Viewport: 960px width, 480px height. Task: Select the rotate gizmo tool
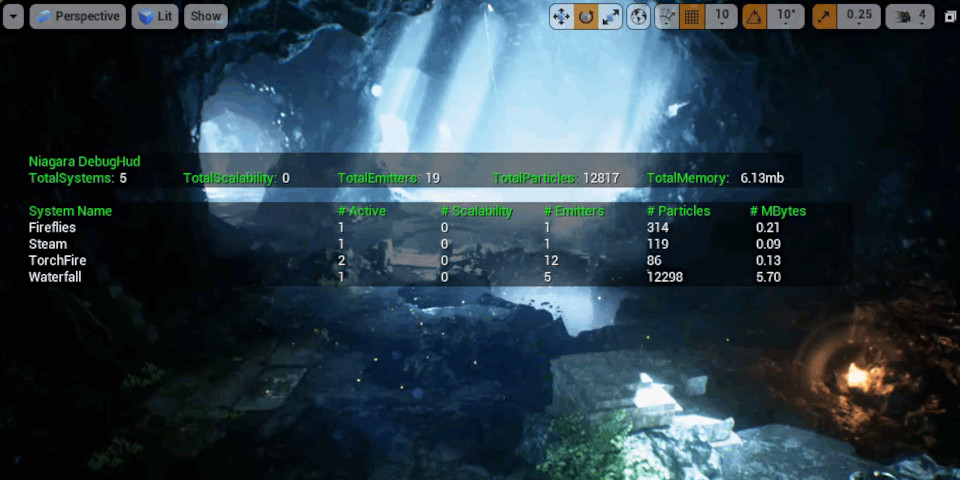point(586,16)
